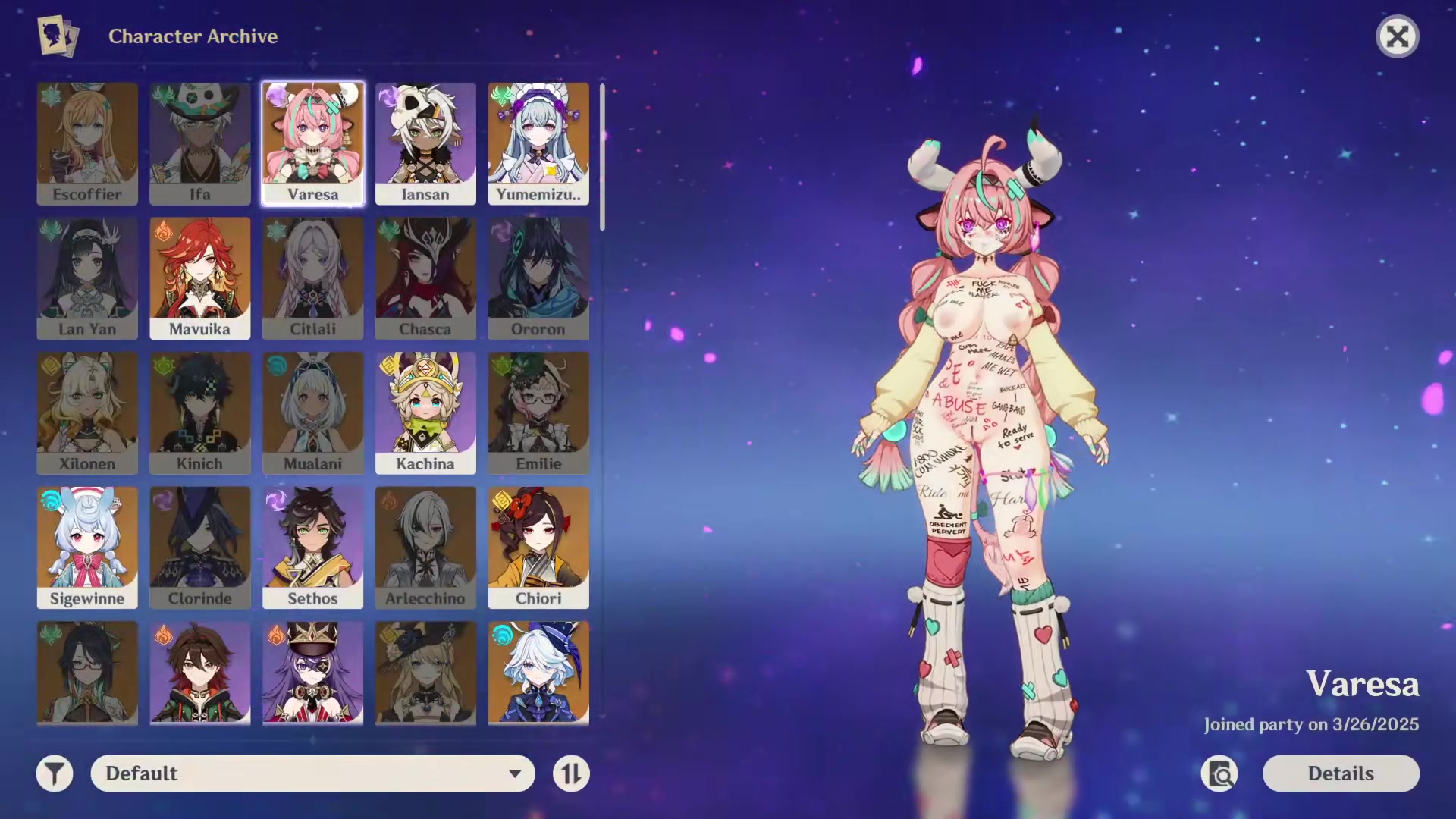Select the Yumemizu character card
Screen dimensions: 1456x819
[538, 144]
